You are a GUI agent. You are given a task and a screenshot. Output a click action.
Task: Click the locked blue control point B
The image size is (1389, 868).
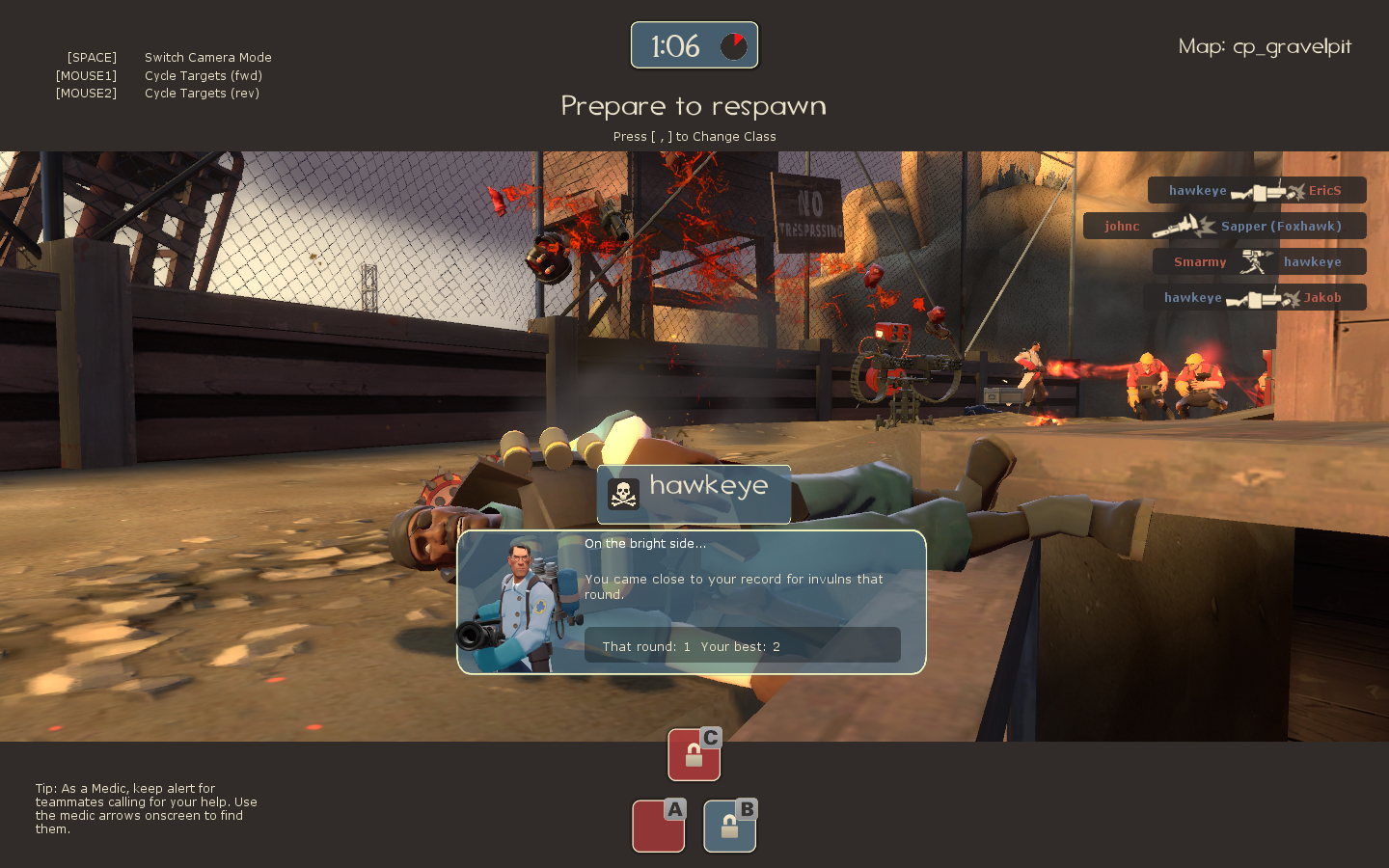click(730, 827)
